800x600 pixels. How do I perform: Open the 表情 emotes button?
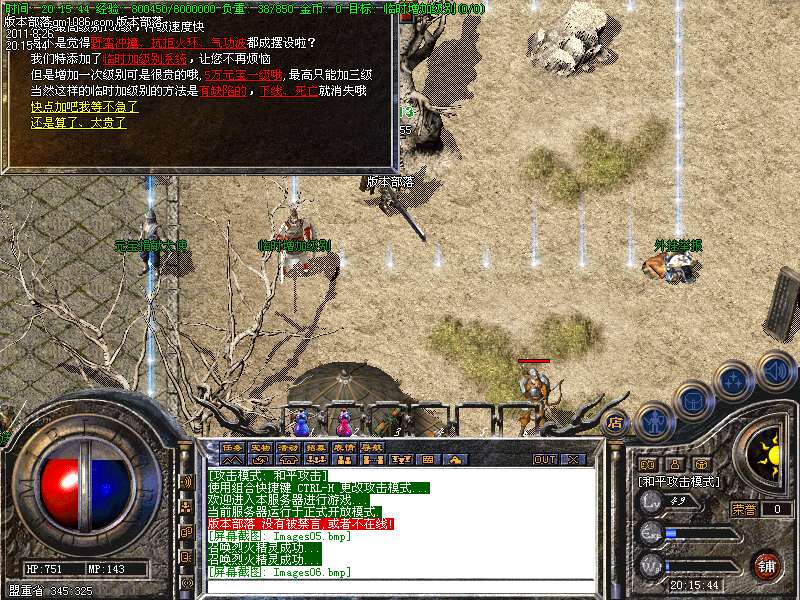point(344,447)
